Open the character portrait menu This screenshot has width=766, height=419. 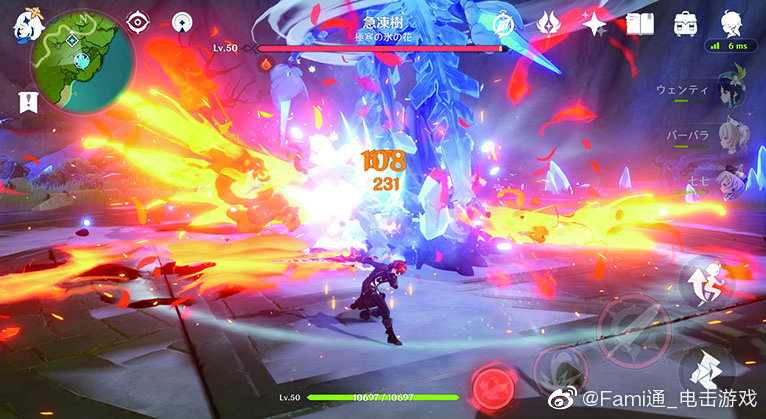(x=732, y=23)
